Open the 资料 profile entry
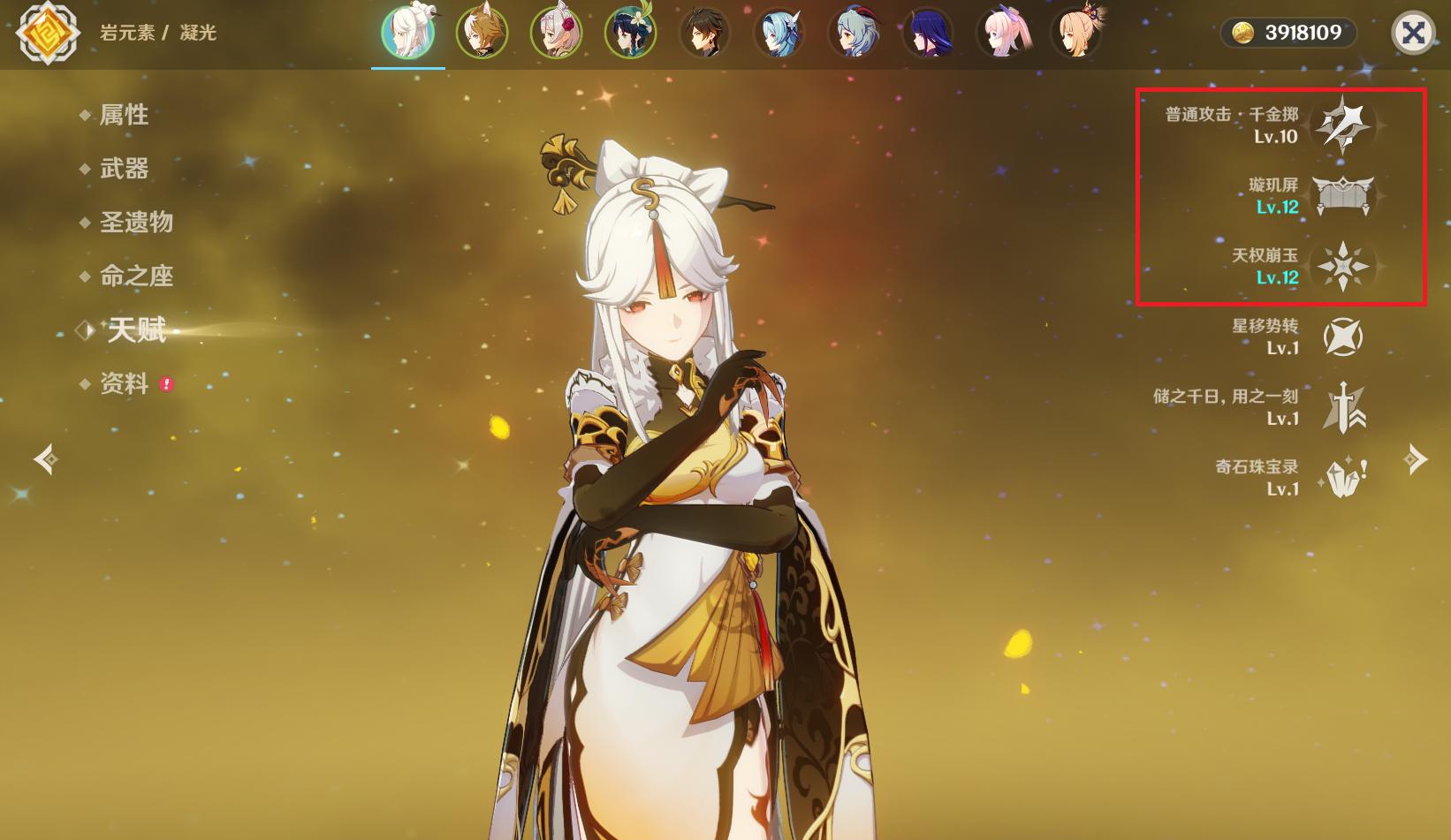The height and width of the screenshot is (840, 1451). click(x=124, y=384)
